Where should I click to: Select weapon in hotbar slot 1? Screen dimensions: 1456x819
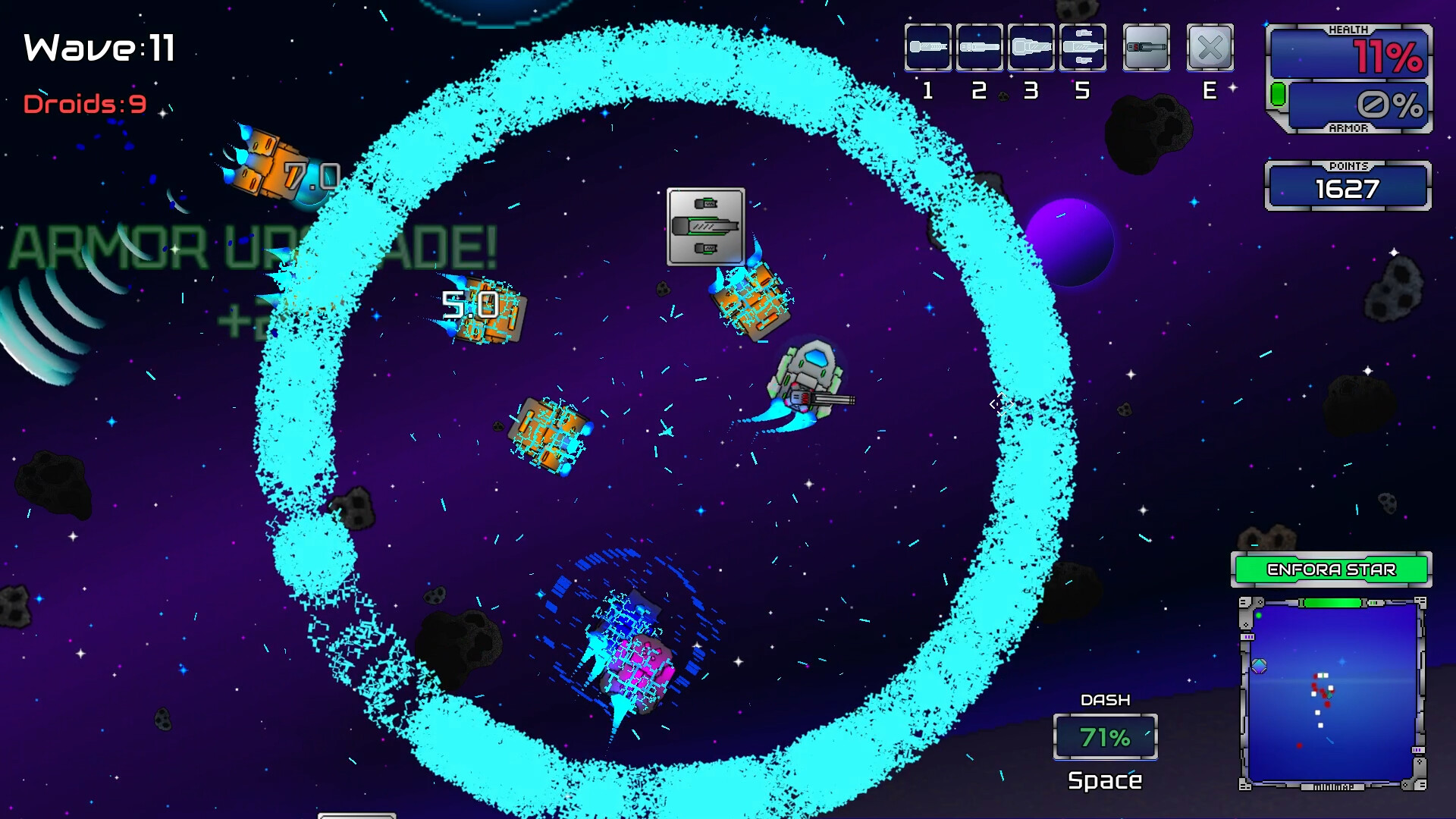click(927, 47)
